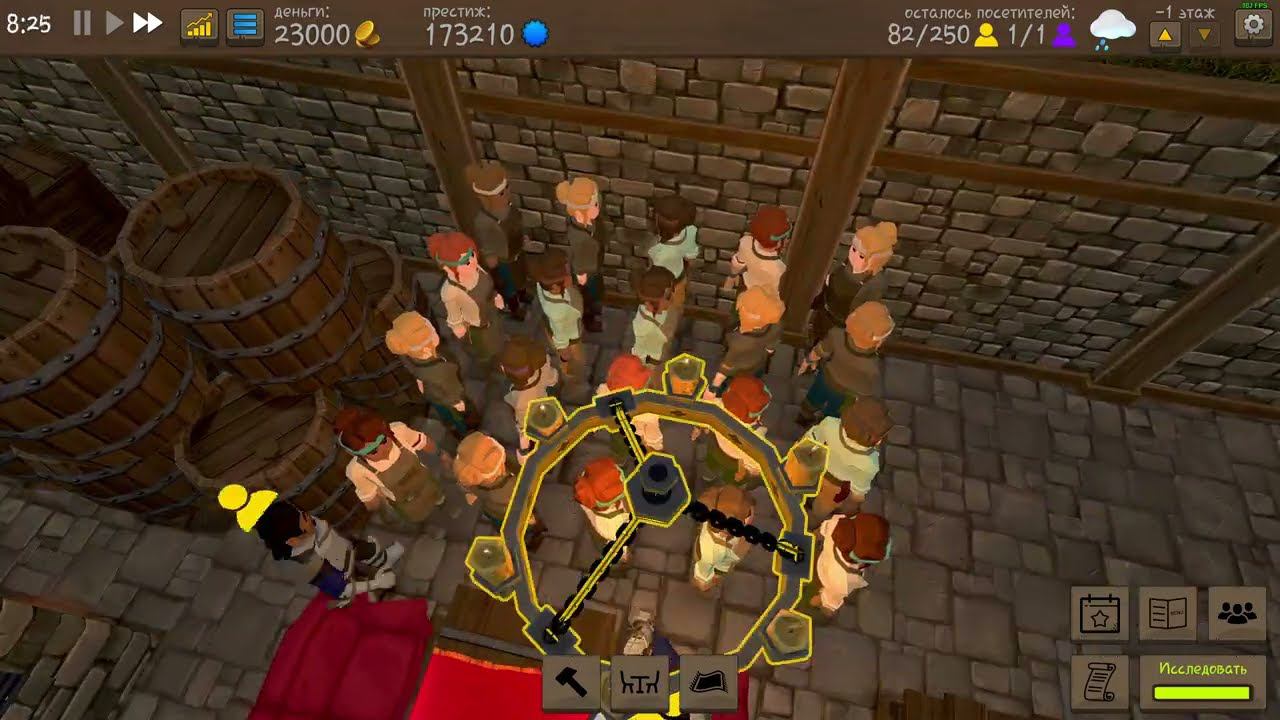This screenshot has height=720, width=1280.
Task: Open the tavern menu book
Action: click(x=1166, y=616)
